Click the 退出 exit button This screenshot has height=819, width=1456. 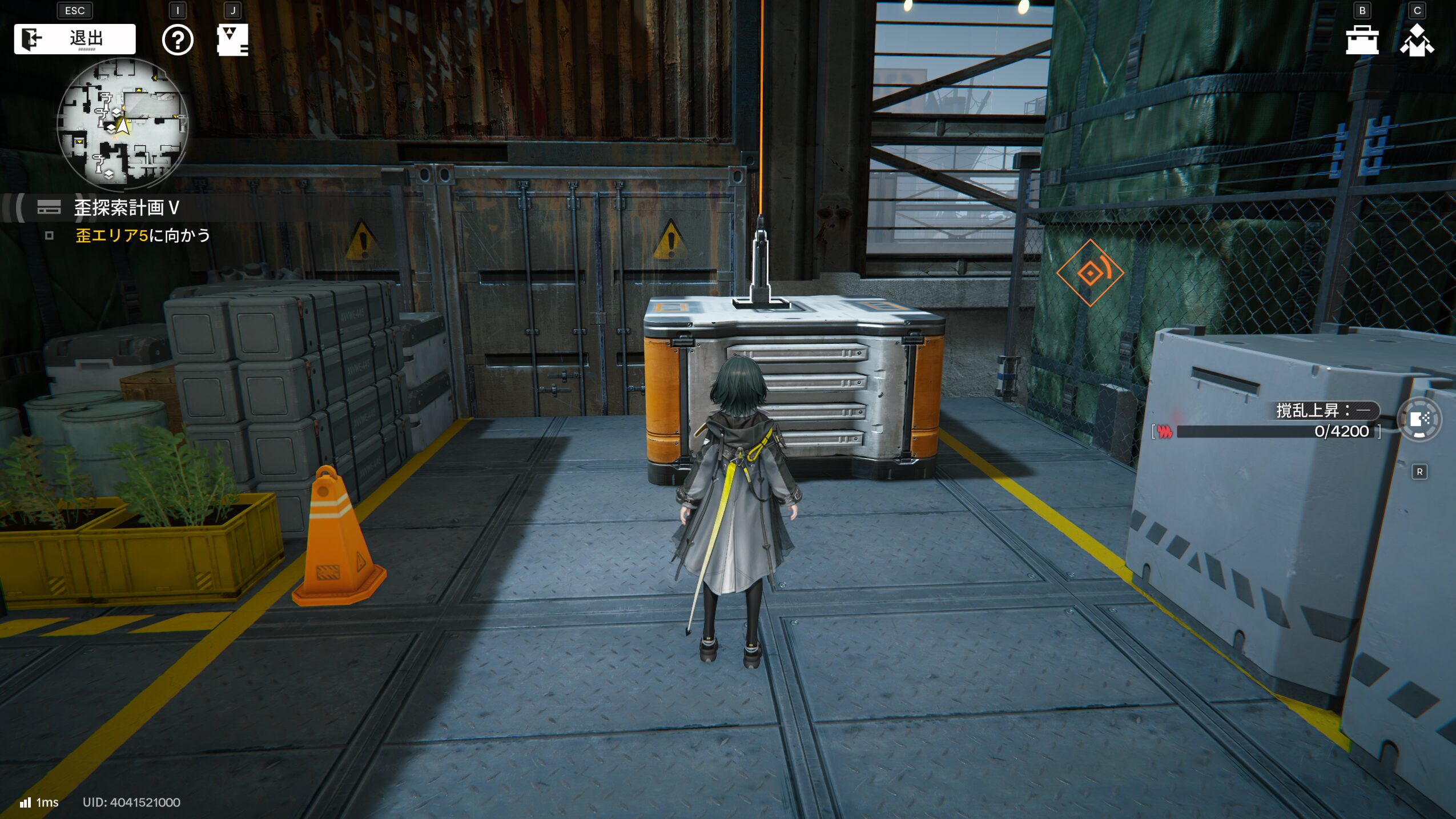point(75,39)
